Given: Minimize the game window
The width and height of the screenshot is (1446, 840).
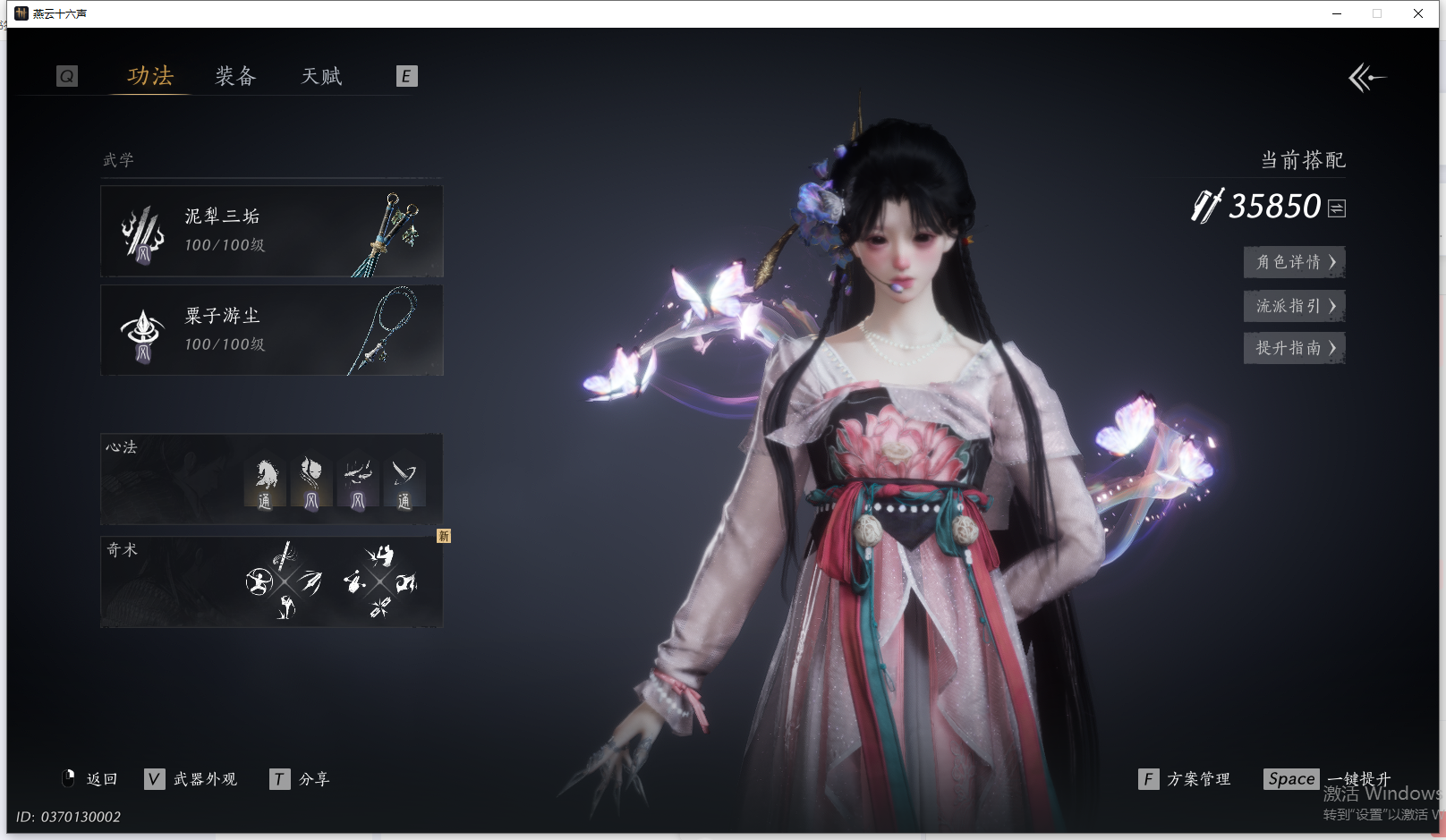Looking at the screenshot, I should (x=1337, y=13).
